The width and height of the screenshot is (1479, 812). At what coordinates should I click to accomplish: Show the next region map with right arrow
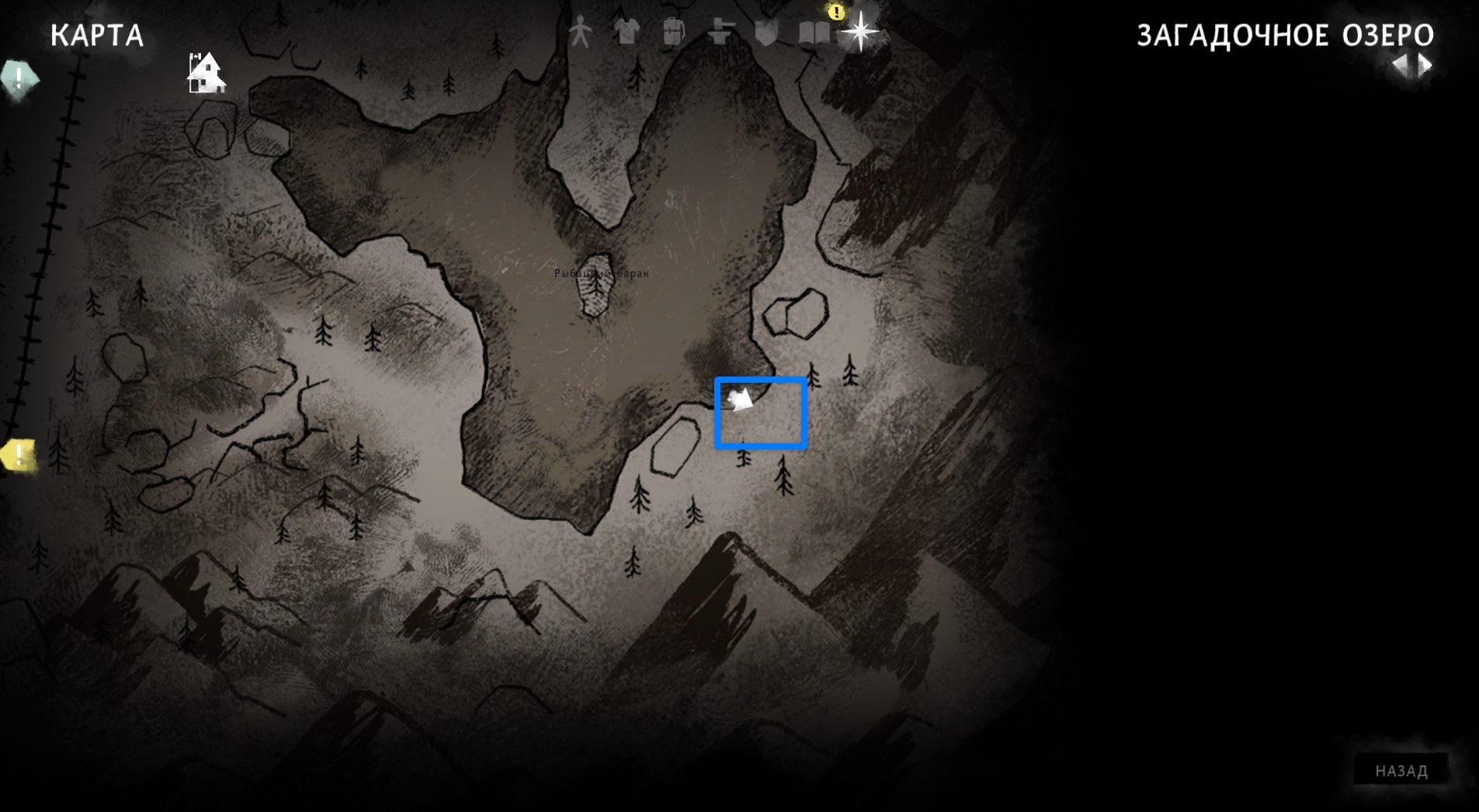1425,65
